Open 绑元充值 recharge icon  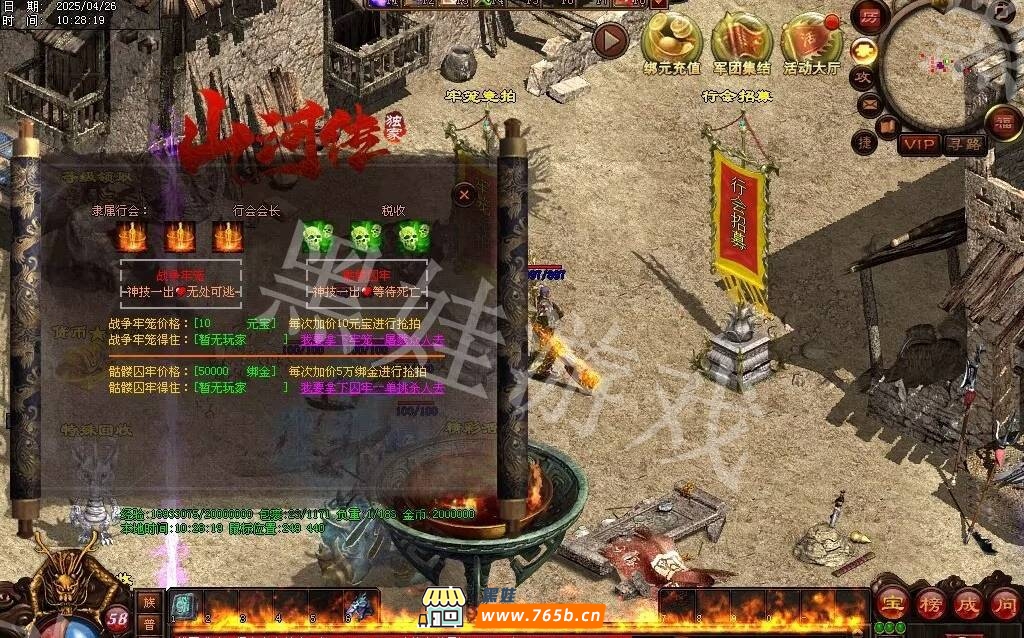pyautogui.click(x=671, y=42)
